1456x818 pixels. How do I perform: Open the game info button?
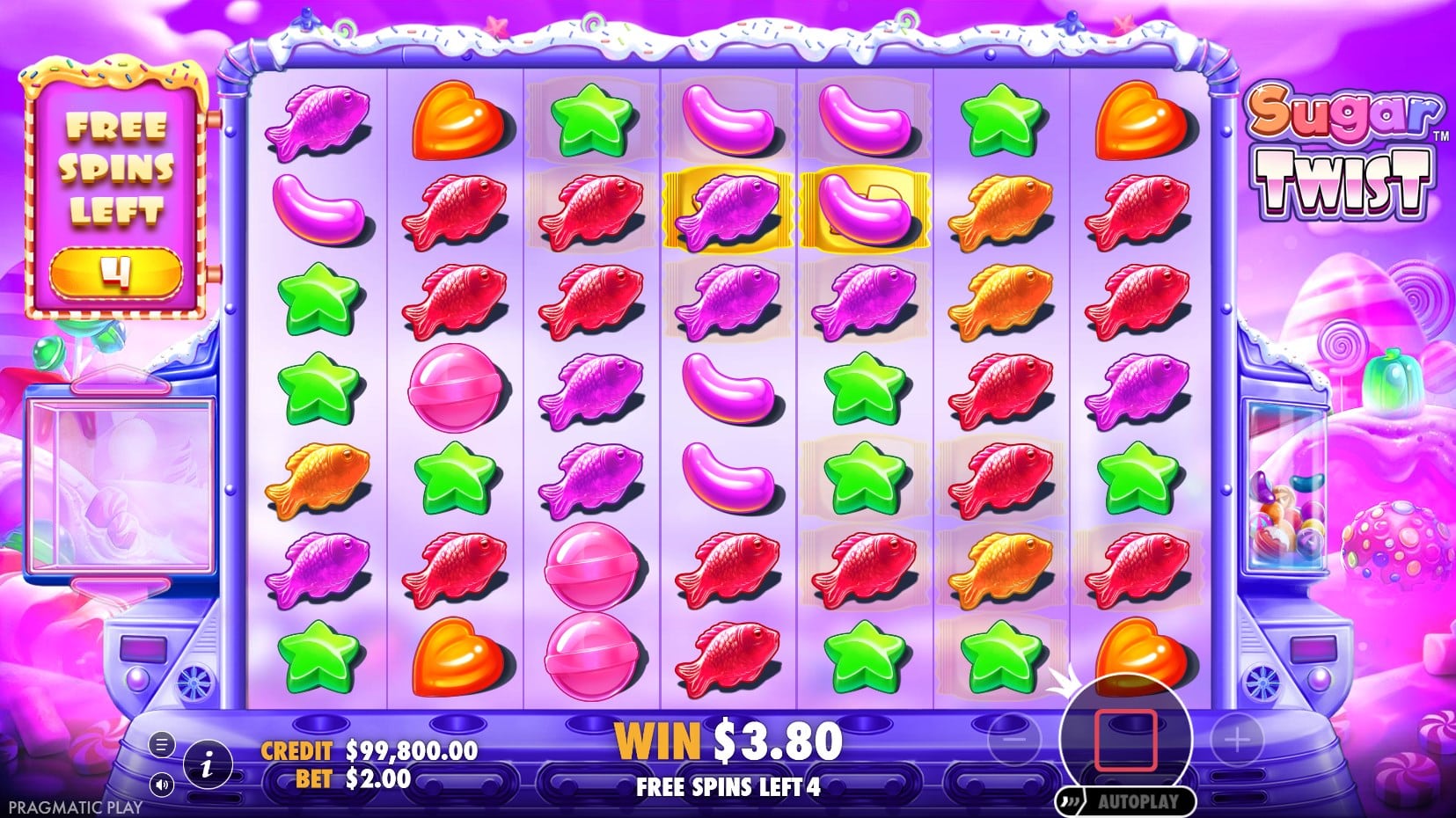[x=208, y=765]
